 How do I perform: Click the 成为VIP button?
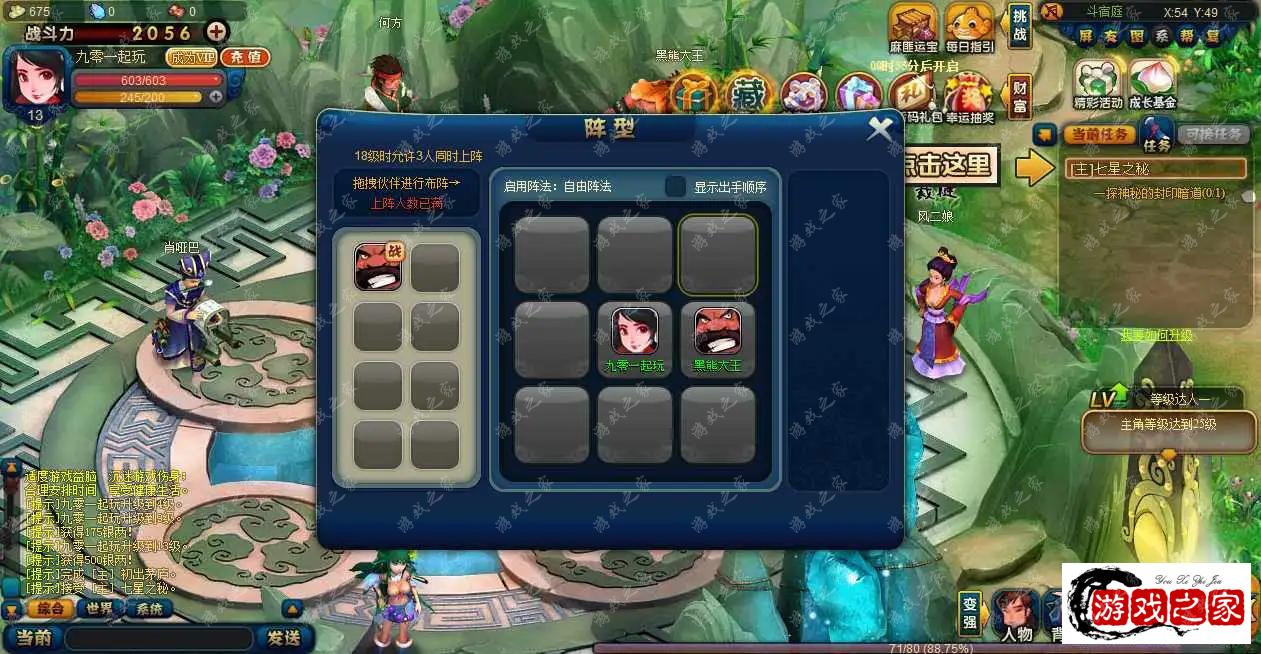191,58
